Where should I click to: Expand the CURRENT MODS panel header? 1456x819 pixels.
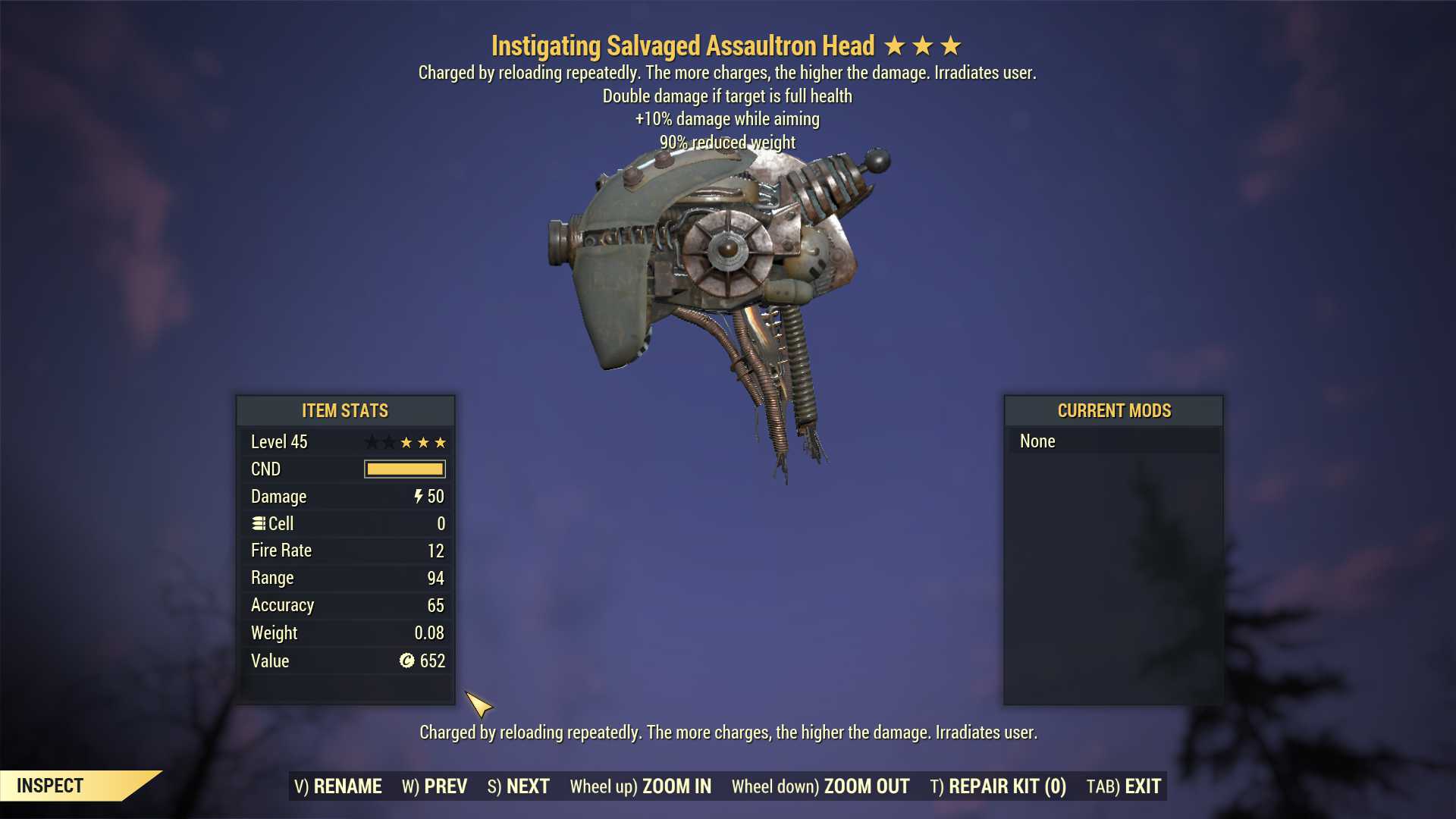click(1113, 410)
